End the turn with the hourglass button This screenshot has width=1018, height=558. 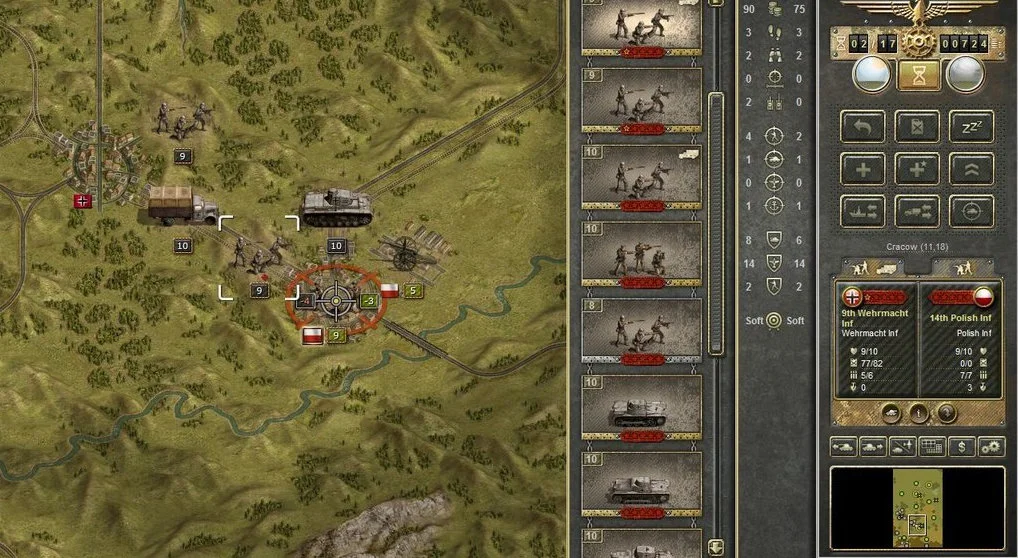click(916, 76)
